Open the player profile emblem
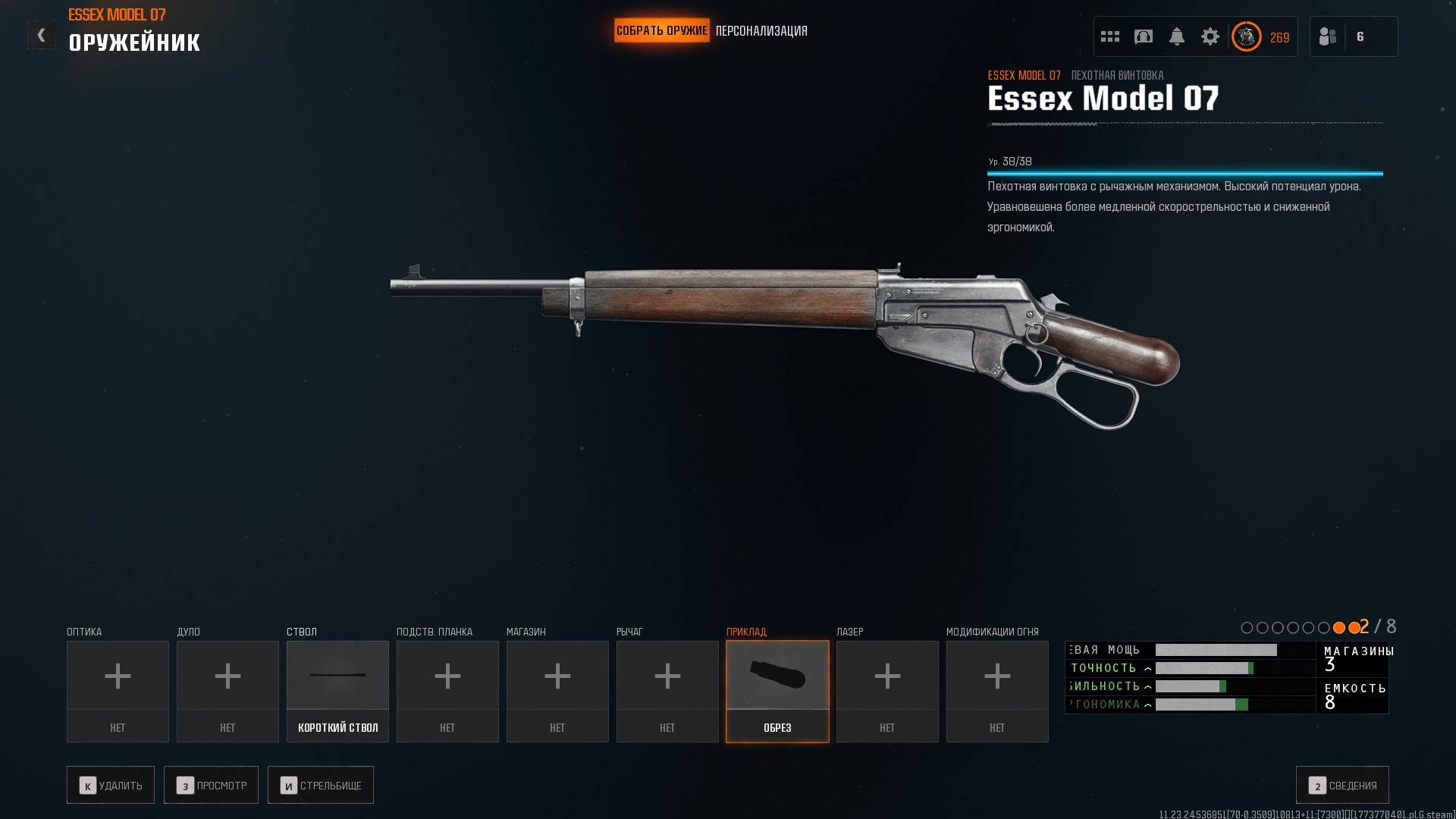This screenshot has width=1456, height=819. pyautogui.click(x=1246, y=36)
